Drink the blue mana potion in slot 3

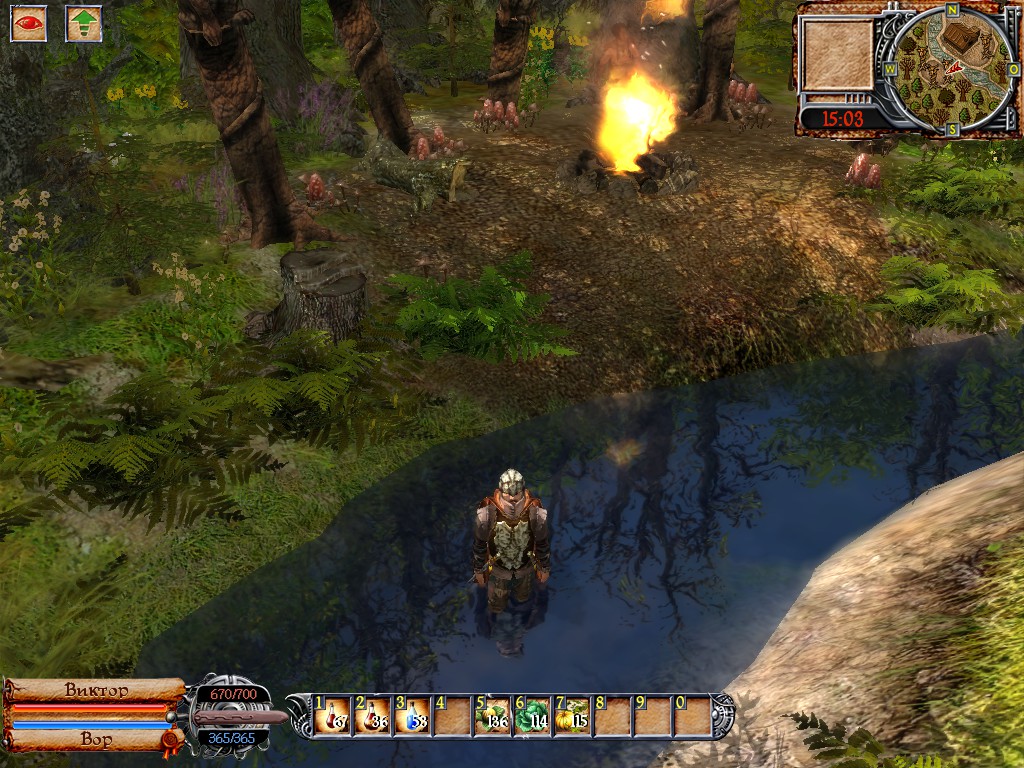[x=413, y=716]
